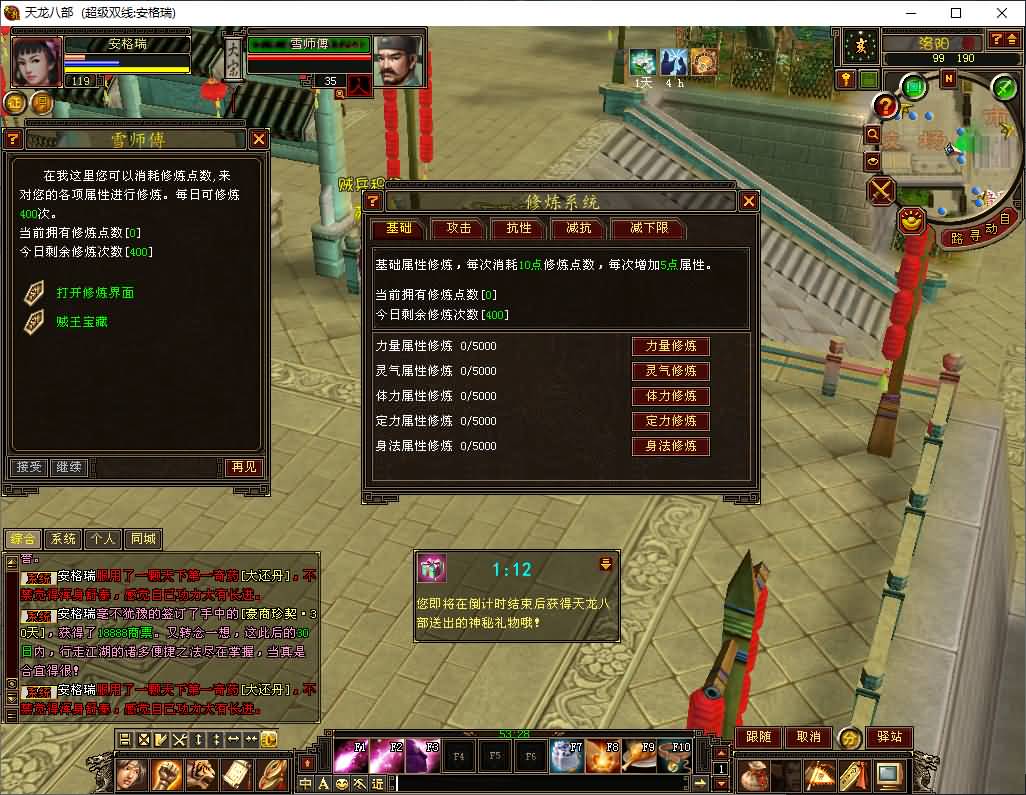The width and height of the screenshot is (1026, 795).
Task: Switch chat to the 系统 tab
Action: 63,539
